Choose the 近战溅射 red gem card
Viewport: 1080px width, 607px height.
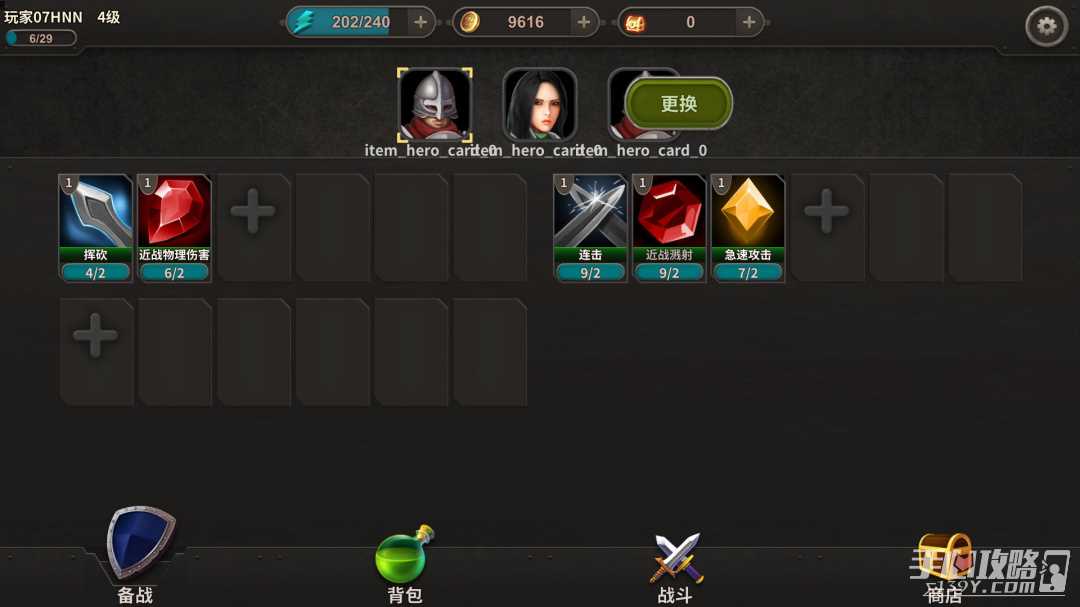click(x=669, y=228)
